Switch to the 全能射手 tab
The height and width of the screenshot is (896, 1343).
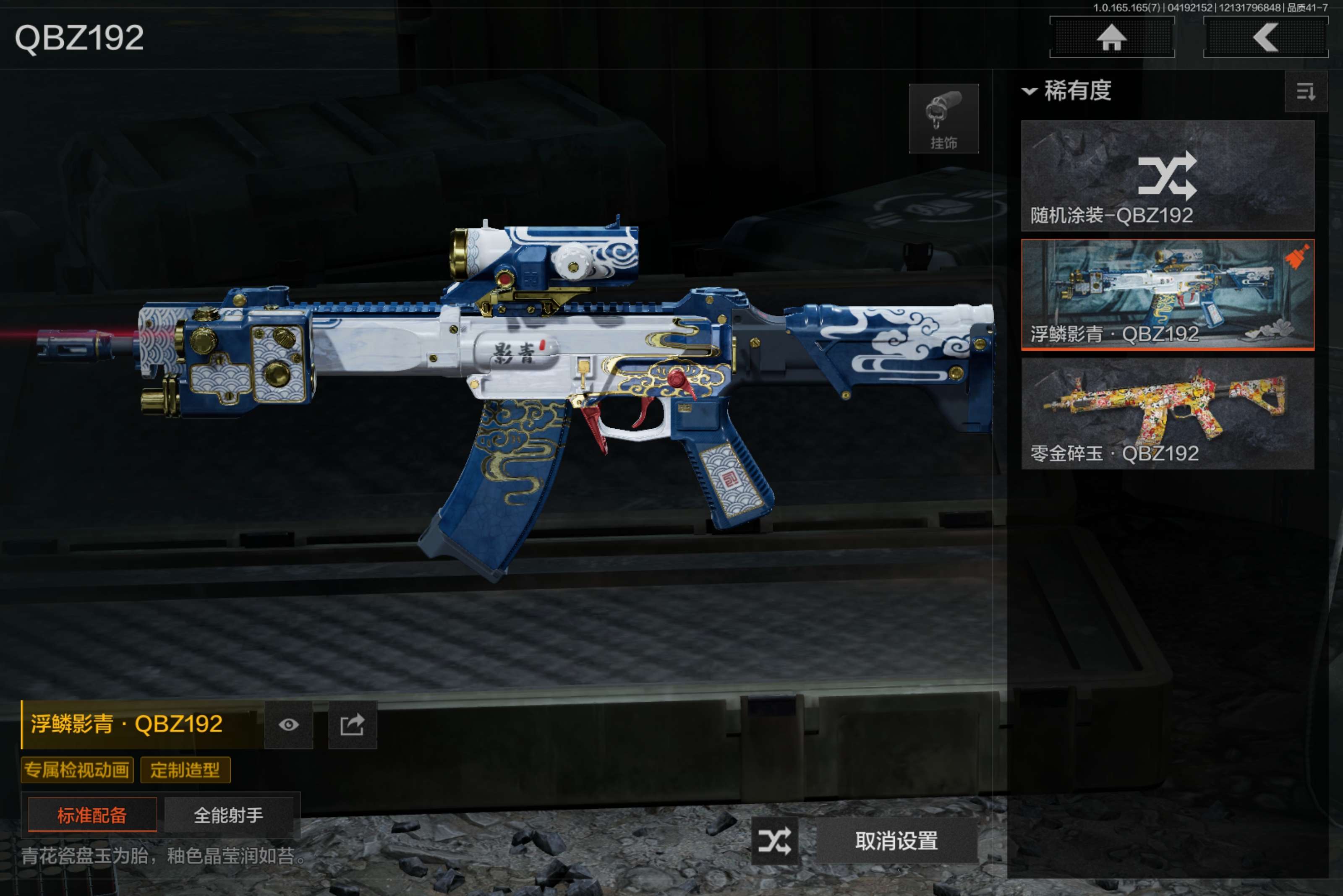click(x=228, y=815)
